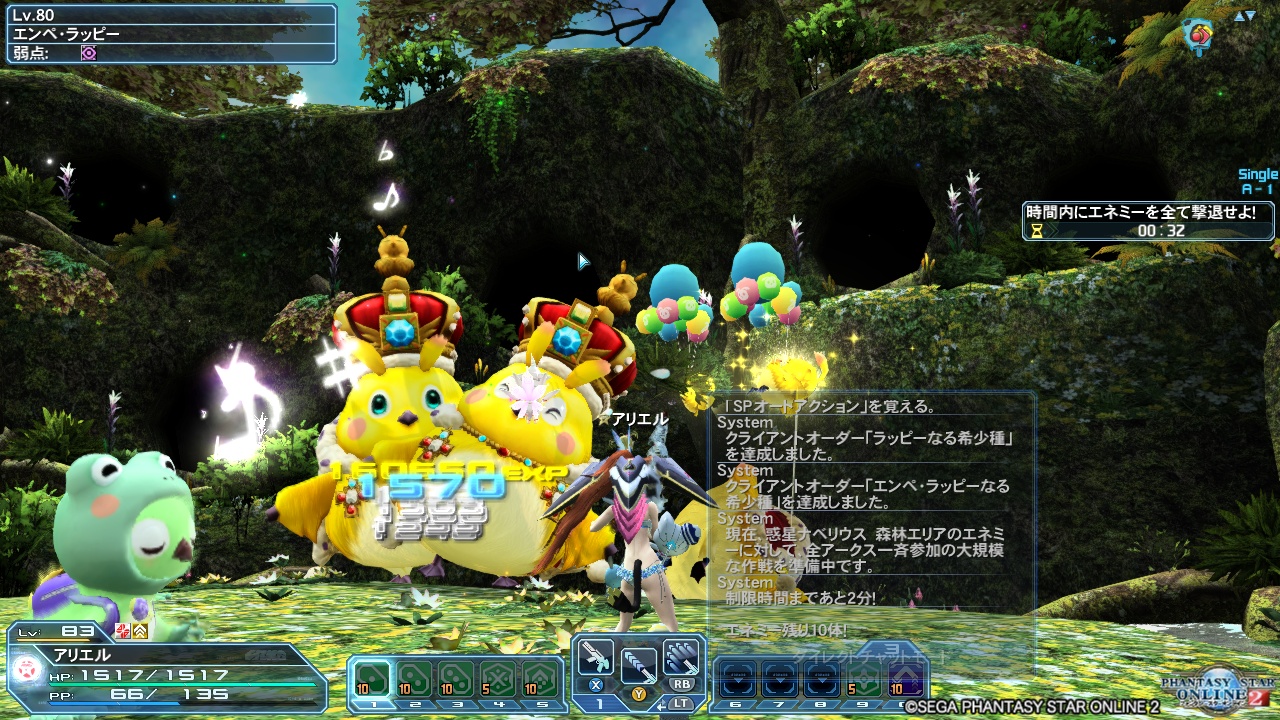This screenshot has width=1280, height=720.
Task: Click the up arrow toggle near the minimap
Action: [x=1239, y=16]
